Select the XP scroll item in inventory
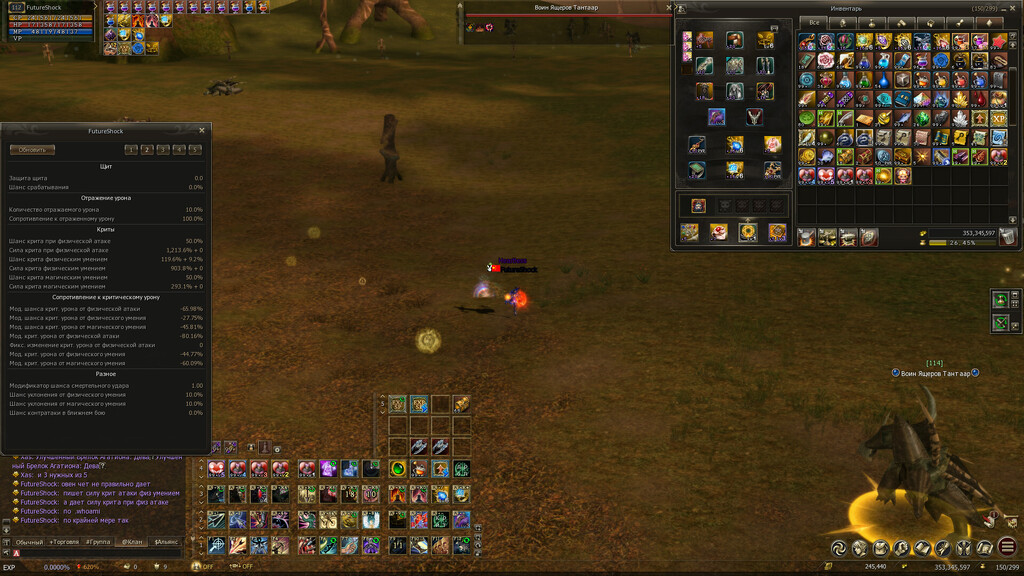 click(x=998, y=118)
